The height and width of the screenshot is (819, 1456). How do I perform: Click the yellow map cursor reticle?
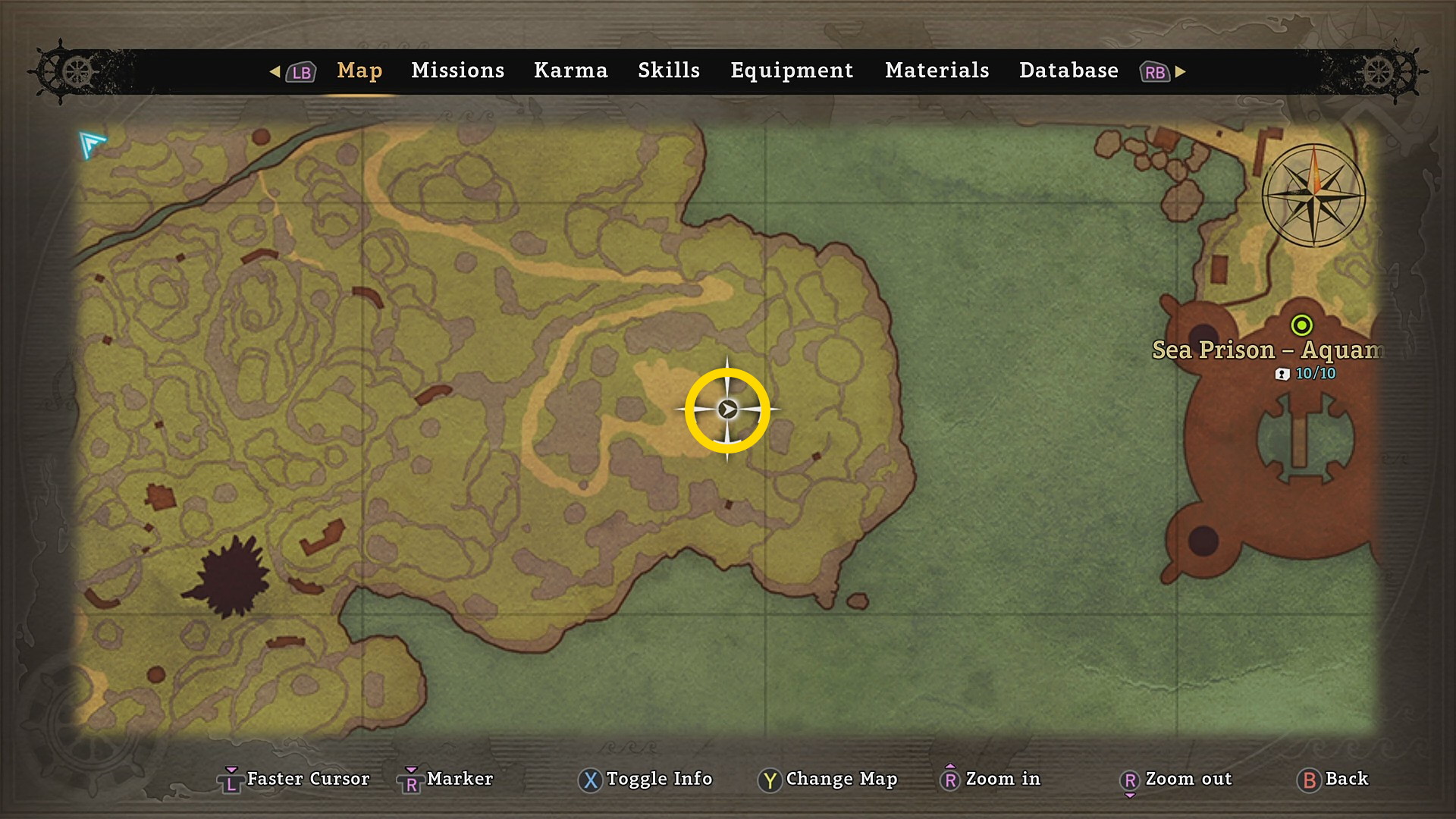pos(727,410)
